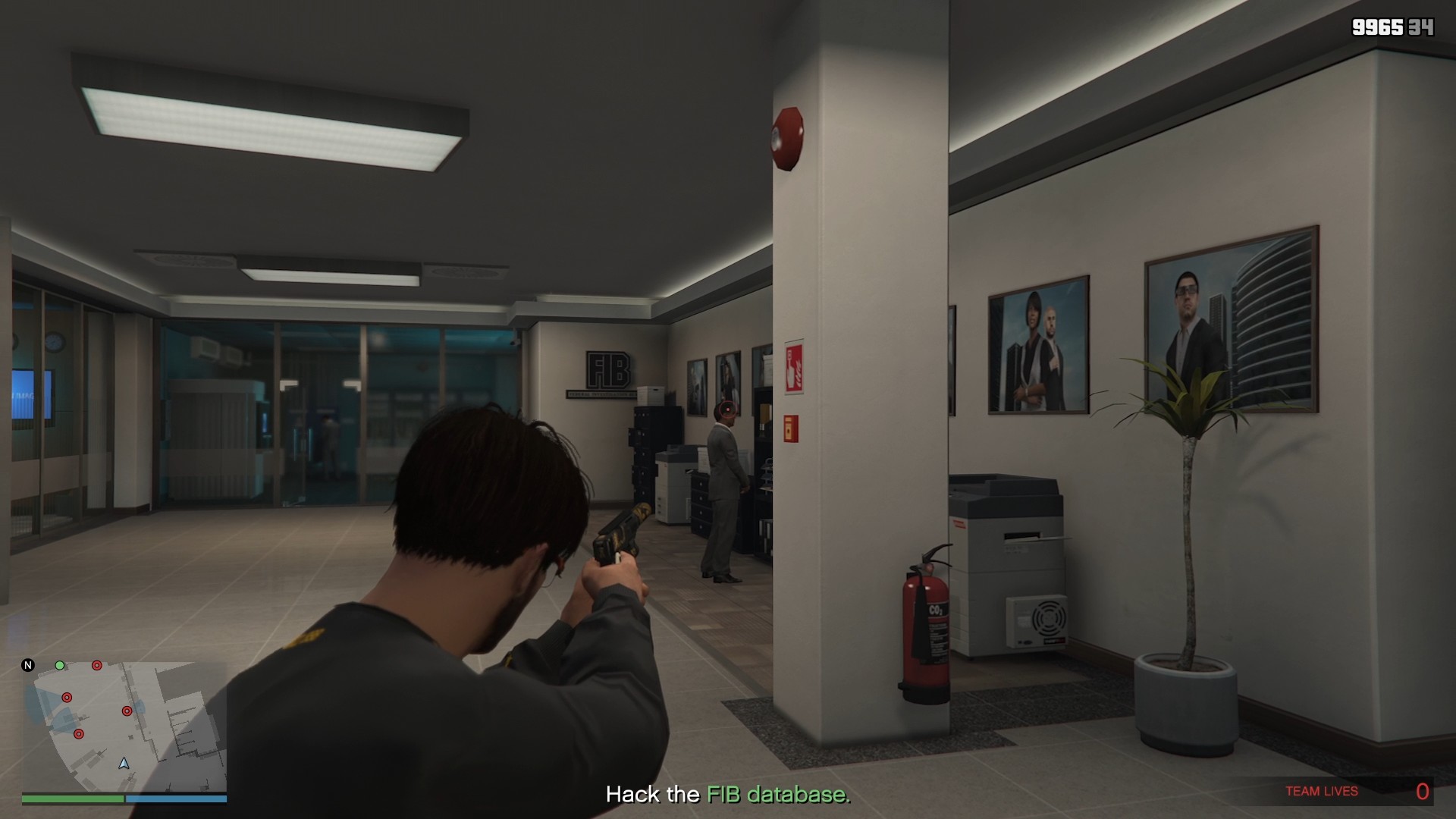Click the blue armor bar under the minimap

pyautogui.click(x=178, y=799)
